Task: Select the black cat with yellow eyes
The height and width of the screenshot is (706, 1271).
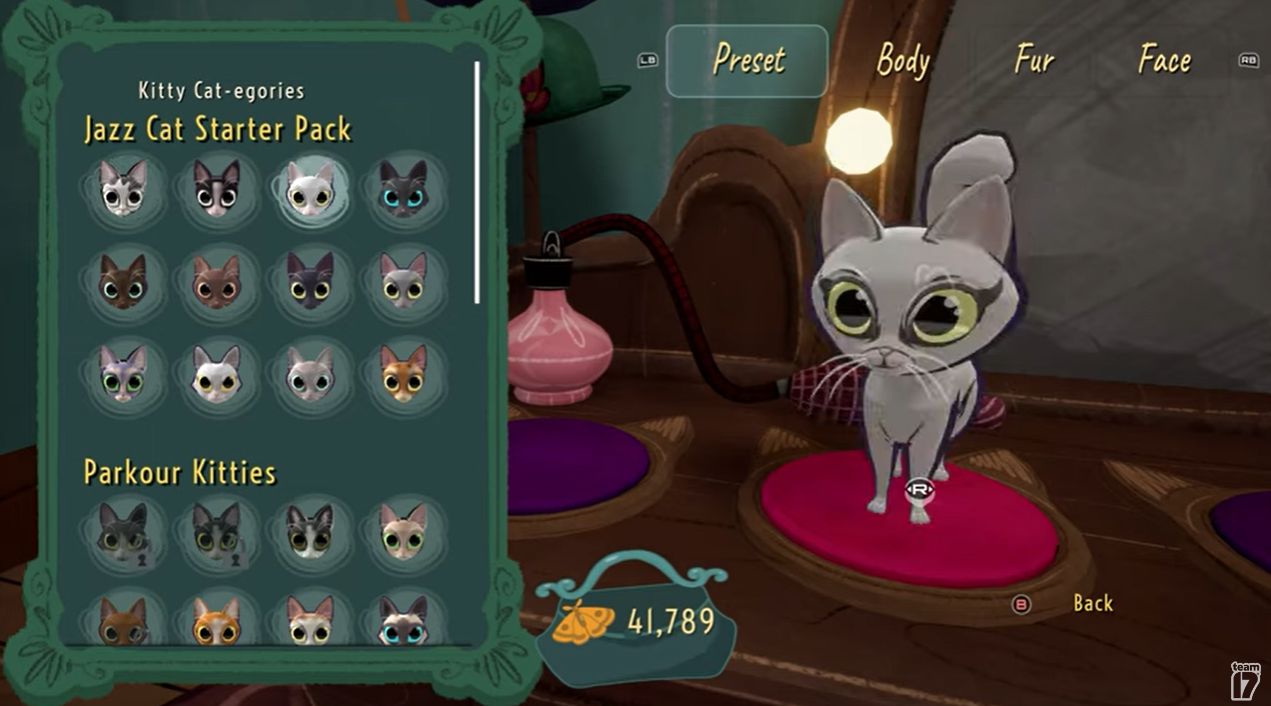Action: (x=309, y=281)
